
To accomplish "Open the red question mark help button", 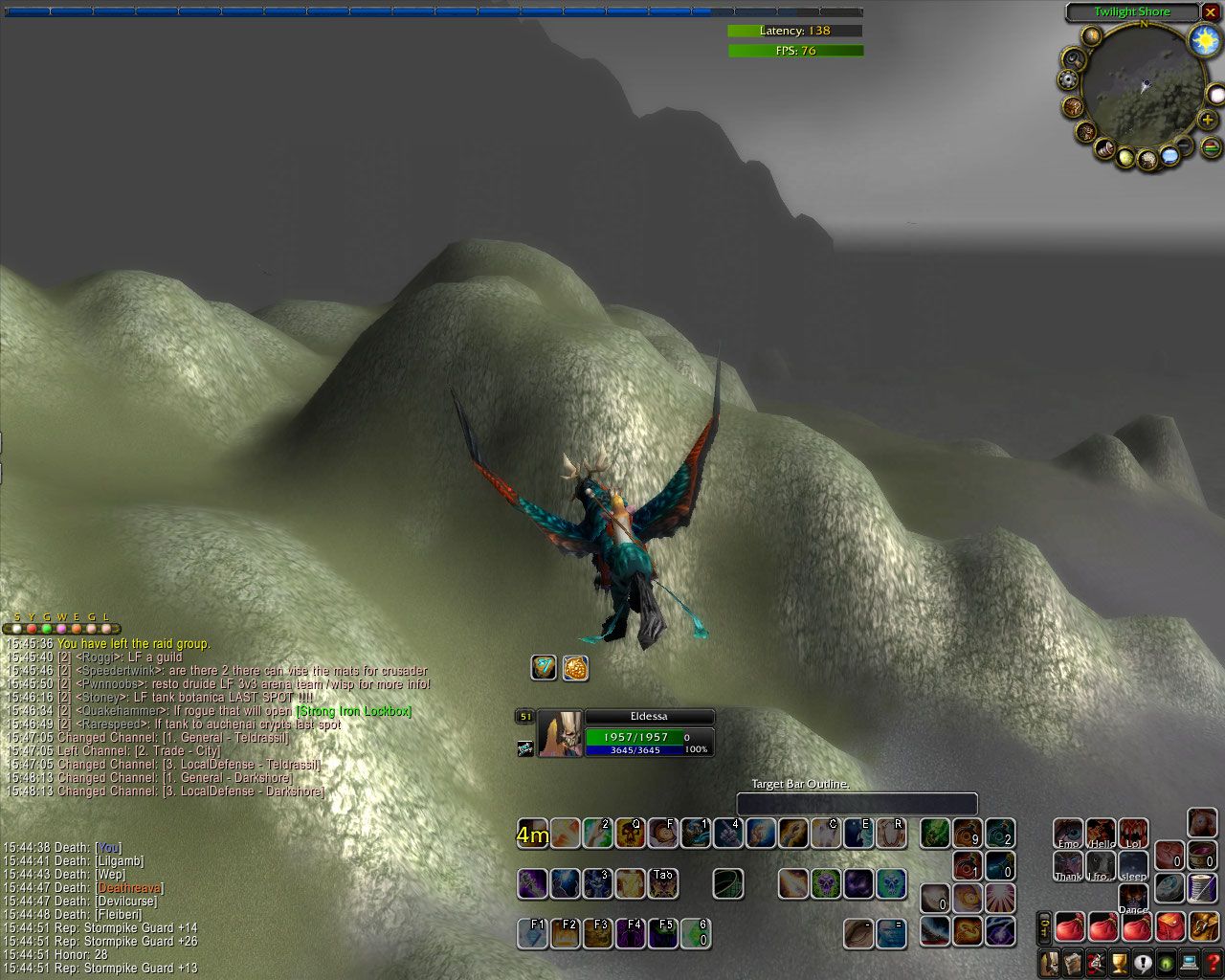I will coord(1214,963).
